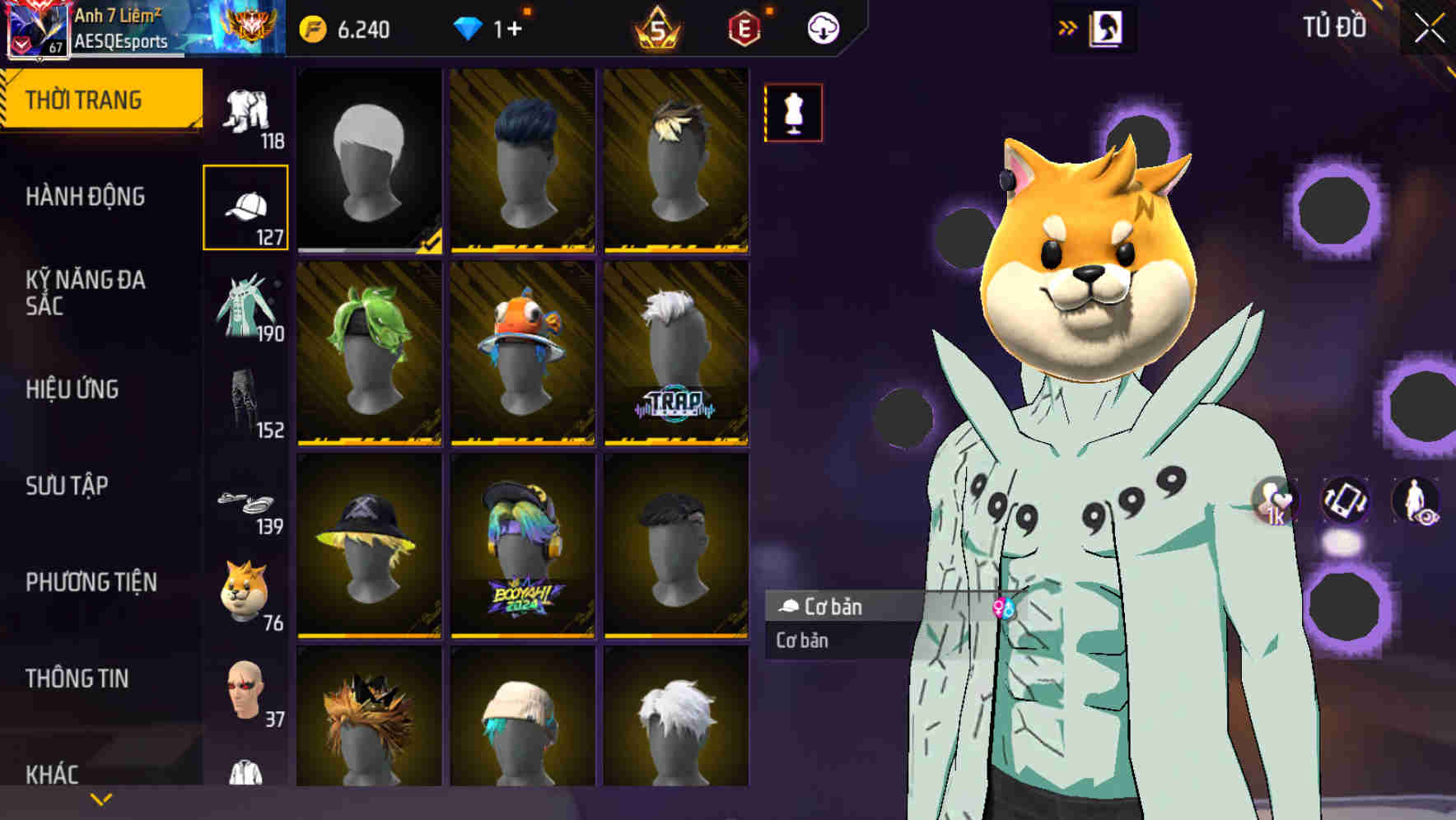The height and width of the screenshot is (820, 1456).
Task: Select the rank badge 5 at the top
Action: point(659,26)
